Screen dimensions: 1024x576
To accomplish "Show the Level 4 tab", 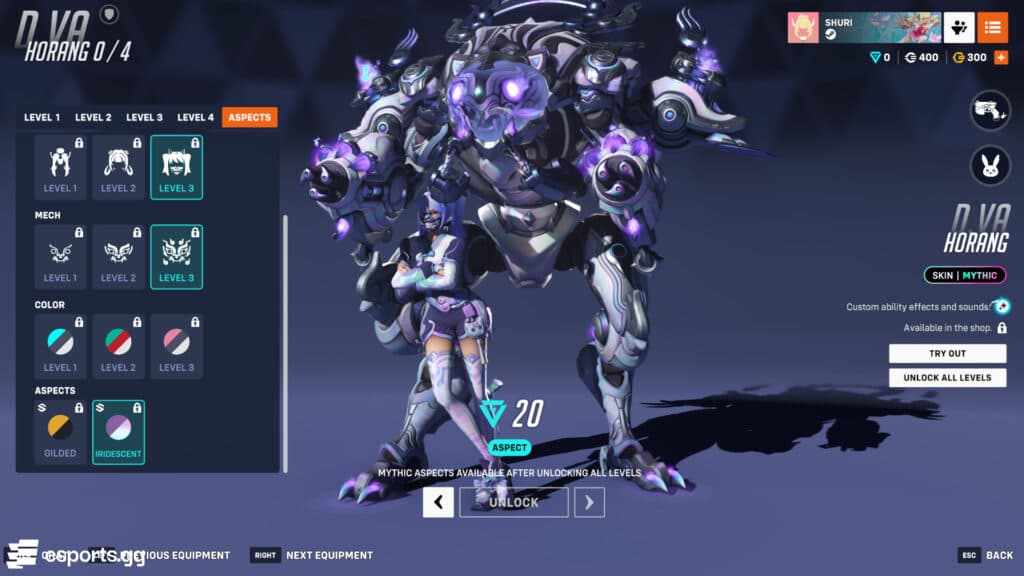I will [x=196, y=117].
